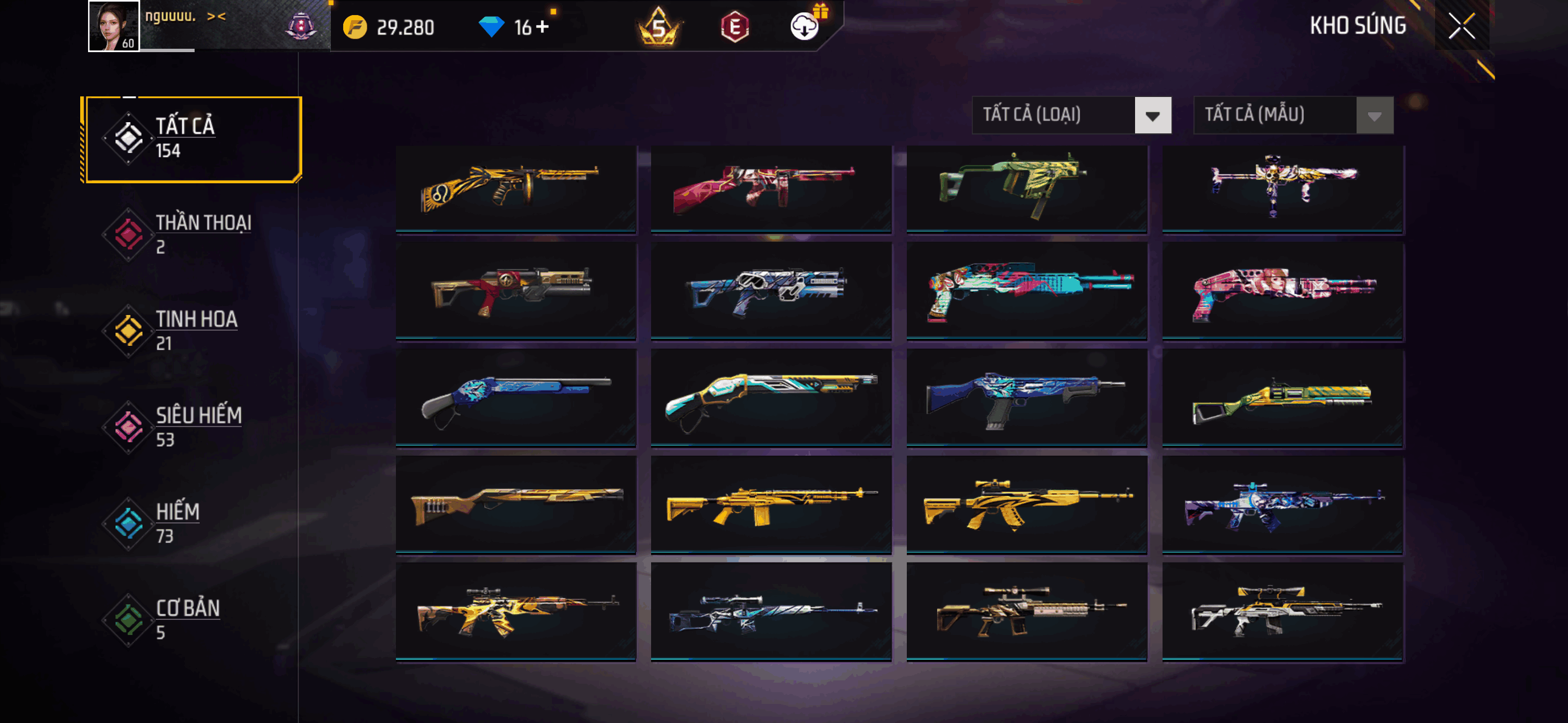Close the Kho Súng weapon vault
Screen dimensions: 1568x723
pyautogui.click(x=1461, y=26)
